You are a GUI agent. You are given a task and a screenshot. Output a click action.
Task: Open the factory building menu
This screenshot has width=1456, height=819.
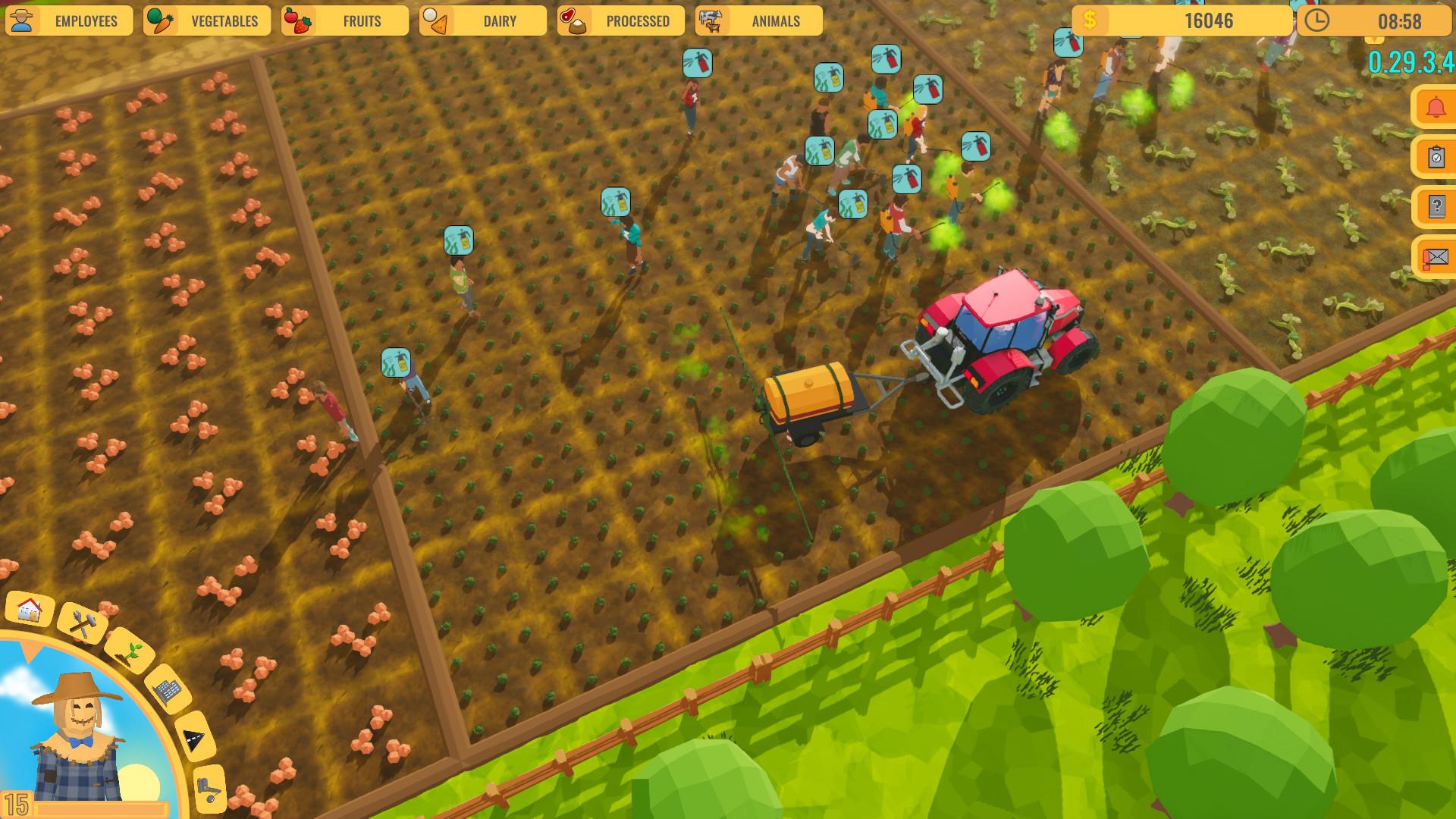tap(166, 689)
